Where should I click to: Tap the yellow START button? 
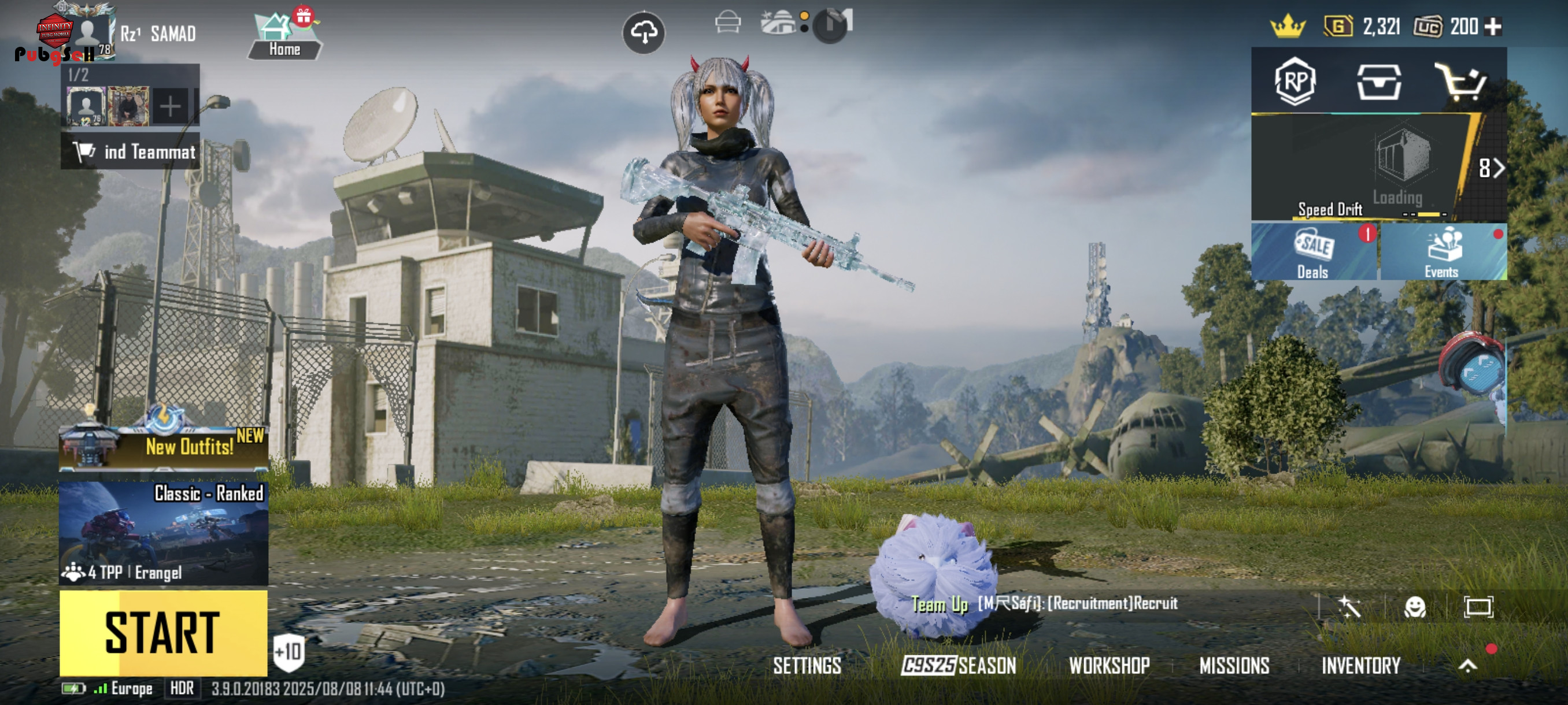[x=163, y=632]
